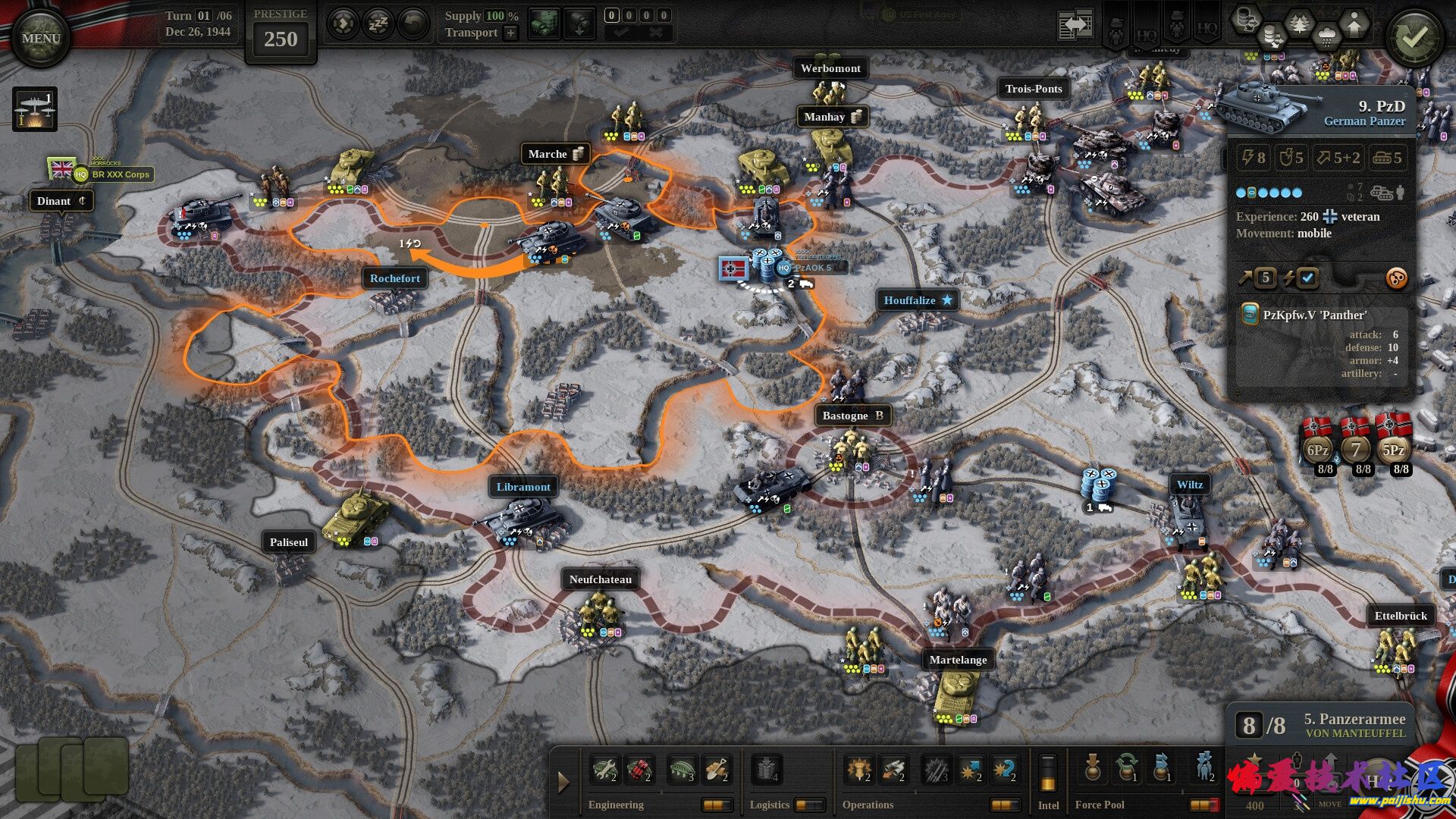Click the orange round button in unit panel
Image resolution: width=1456 pixels, height=819 pixels.
pyautogui.click(x=1396, y=278)
